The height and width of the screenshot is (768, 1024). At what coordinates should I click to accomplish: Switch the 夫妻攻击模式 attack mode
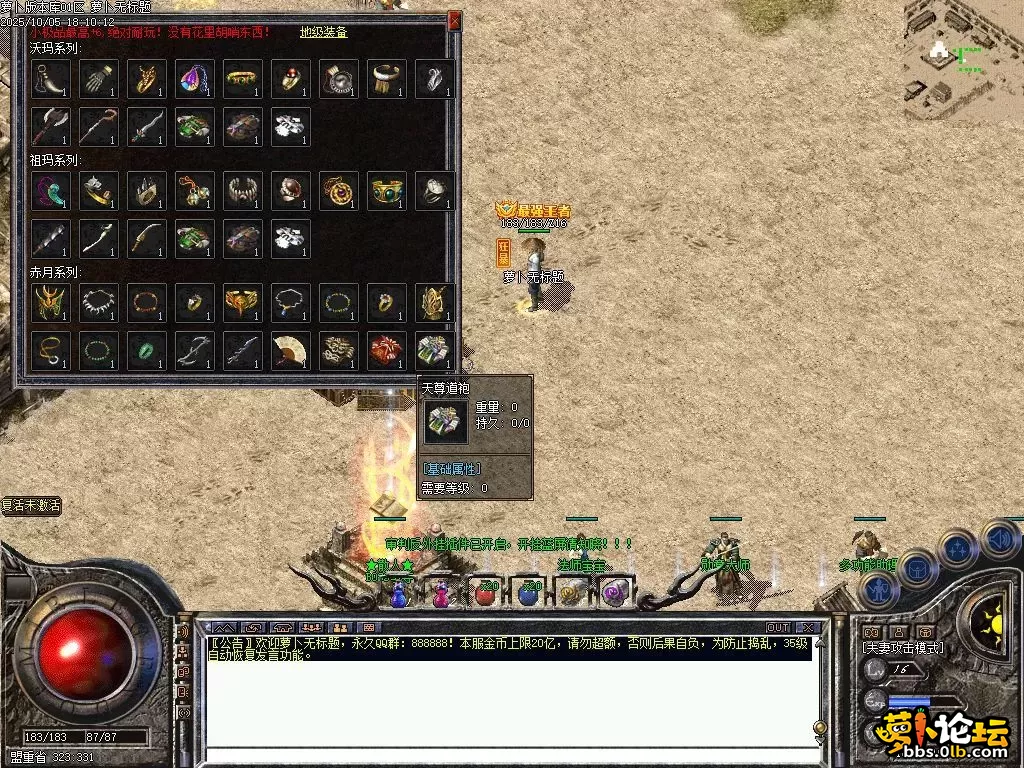pos(903,648)
